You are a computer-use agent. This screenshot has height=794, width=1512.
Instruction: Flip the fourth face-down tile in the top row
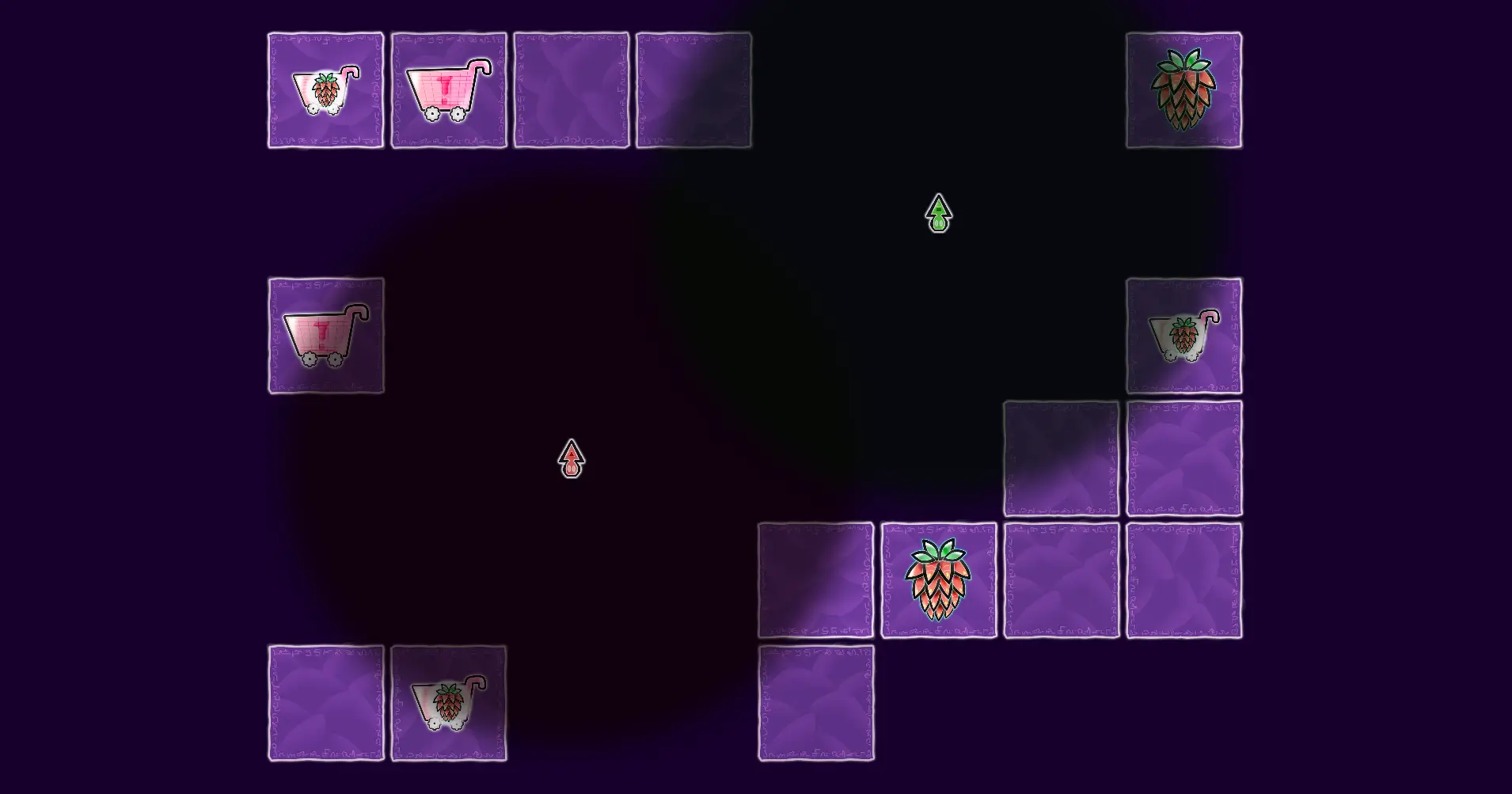pos(694,89)
